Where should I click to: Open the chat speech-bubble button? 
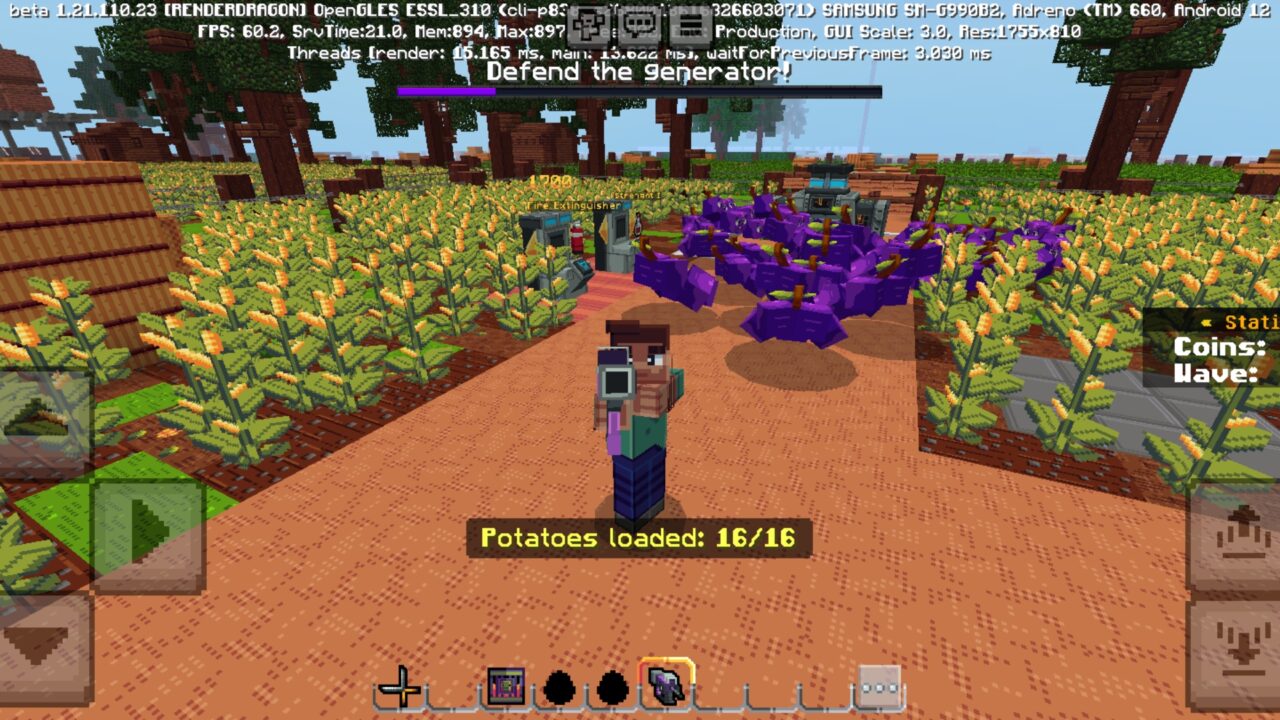pyautogui.click(x=639, y=24)
